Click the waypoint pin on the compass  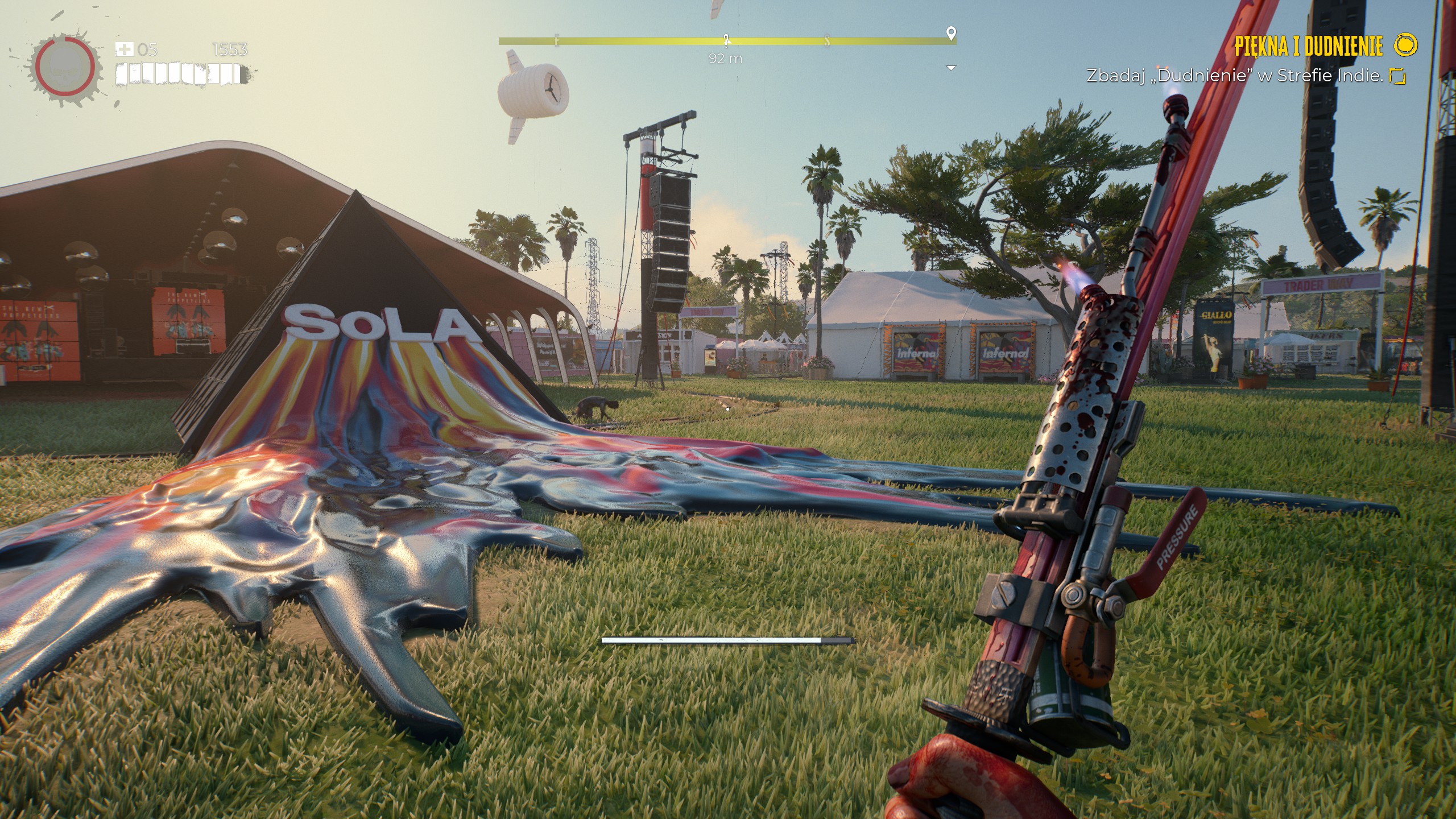(x=951, y=34)
